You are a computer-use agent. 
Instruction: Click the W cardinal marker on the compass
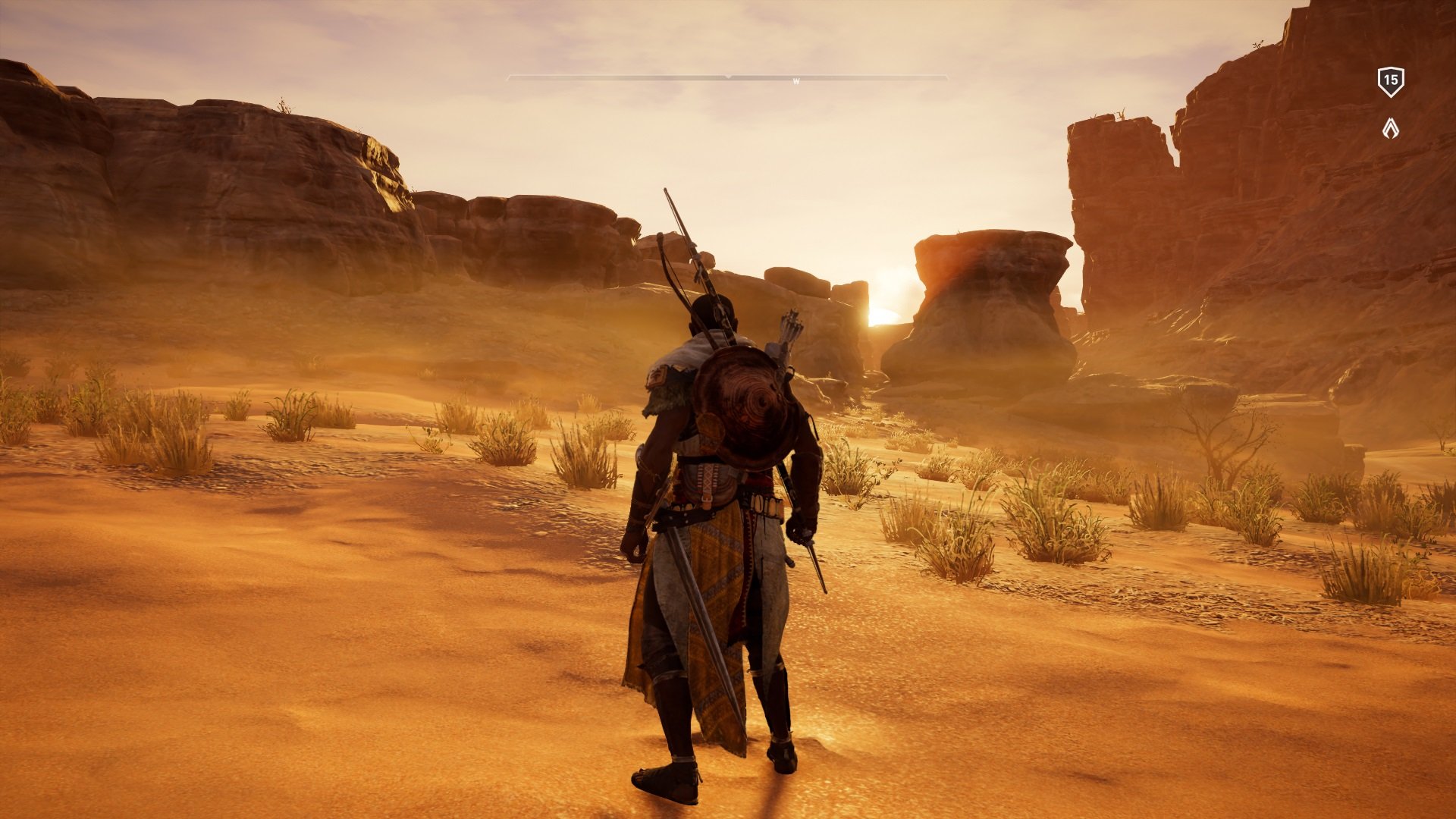tap(795, 79)
